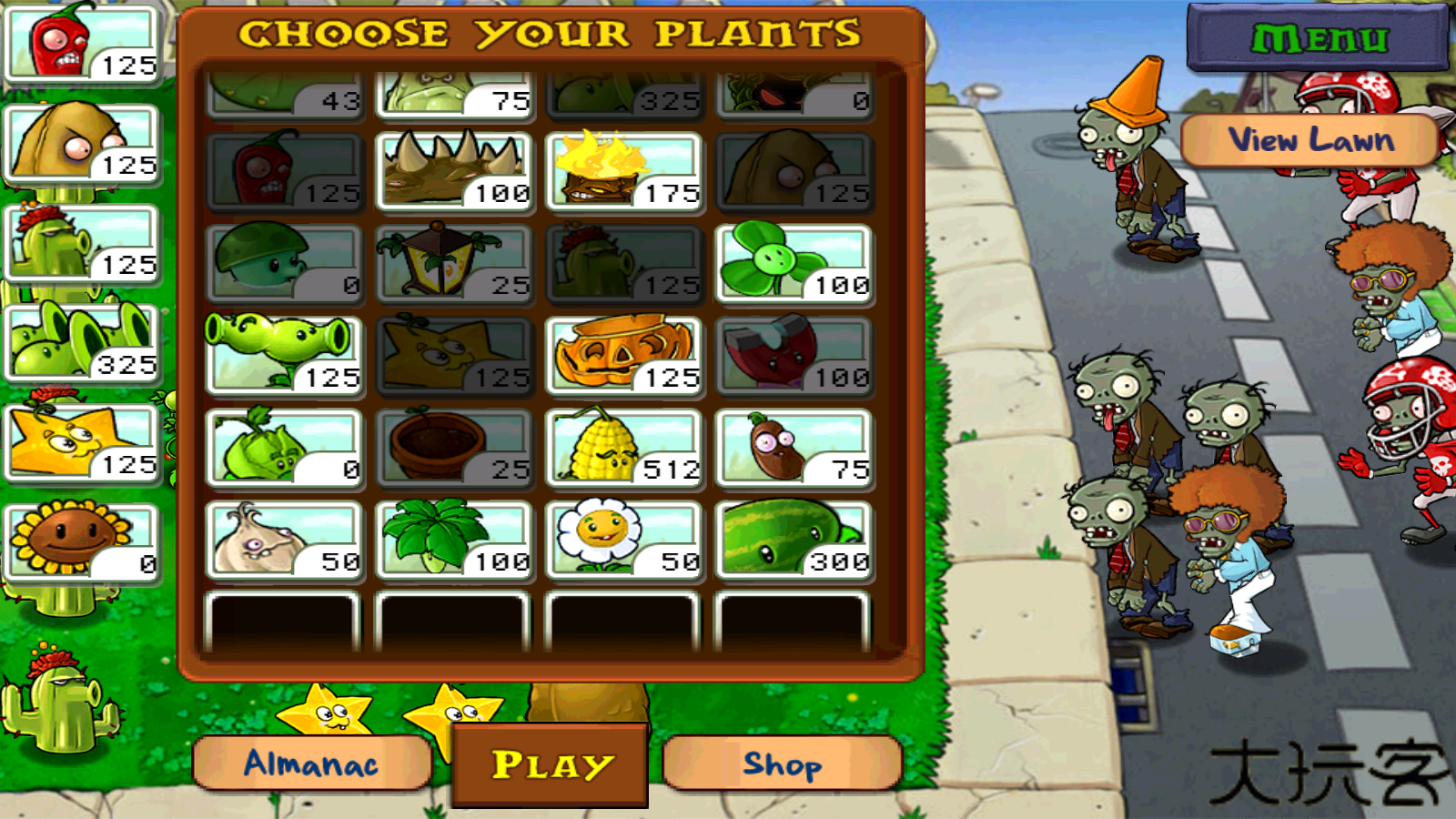Remove Tall-nut from selected seed tray

(82, 144)
